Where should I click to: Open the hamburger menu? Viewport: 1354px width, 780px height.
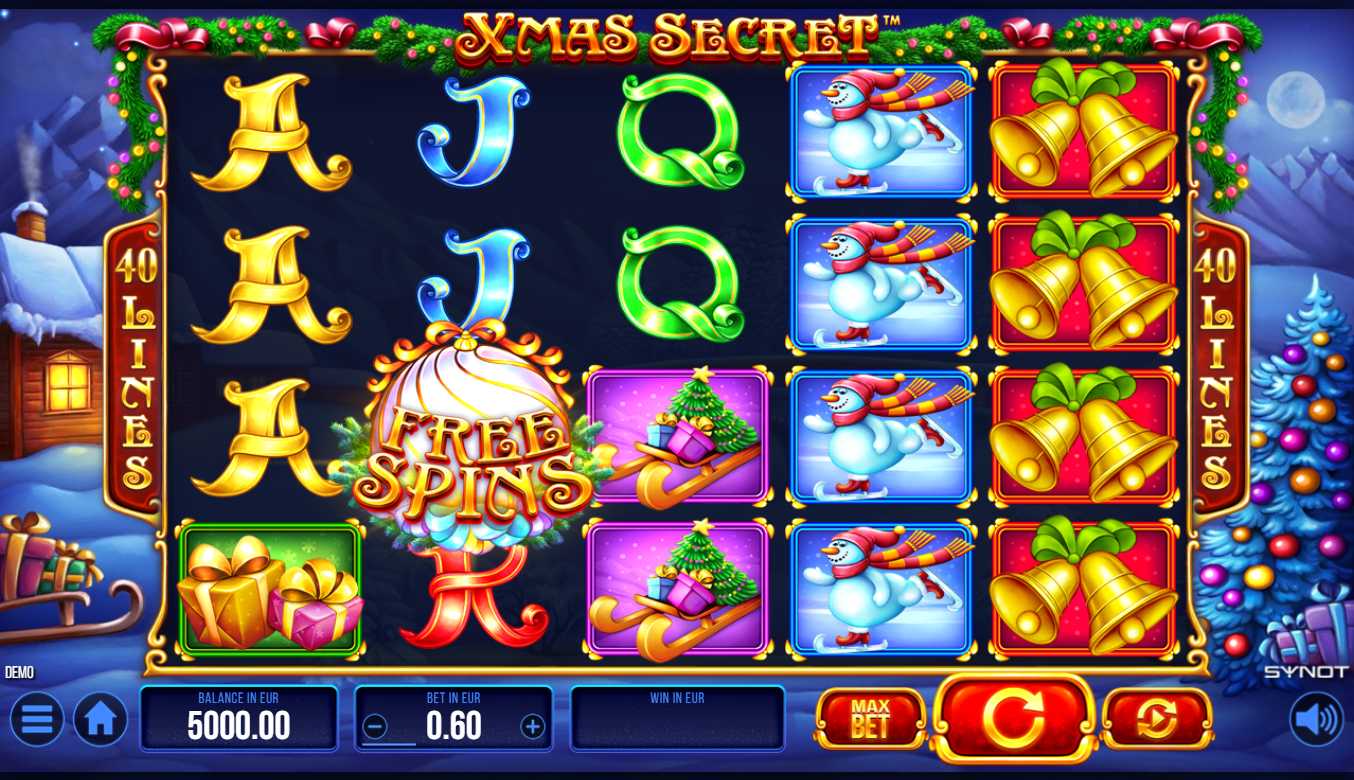37,719
